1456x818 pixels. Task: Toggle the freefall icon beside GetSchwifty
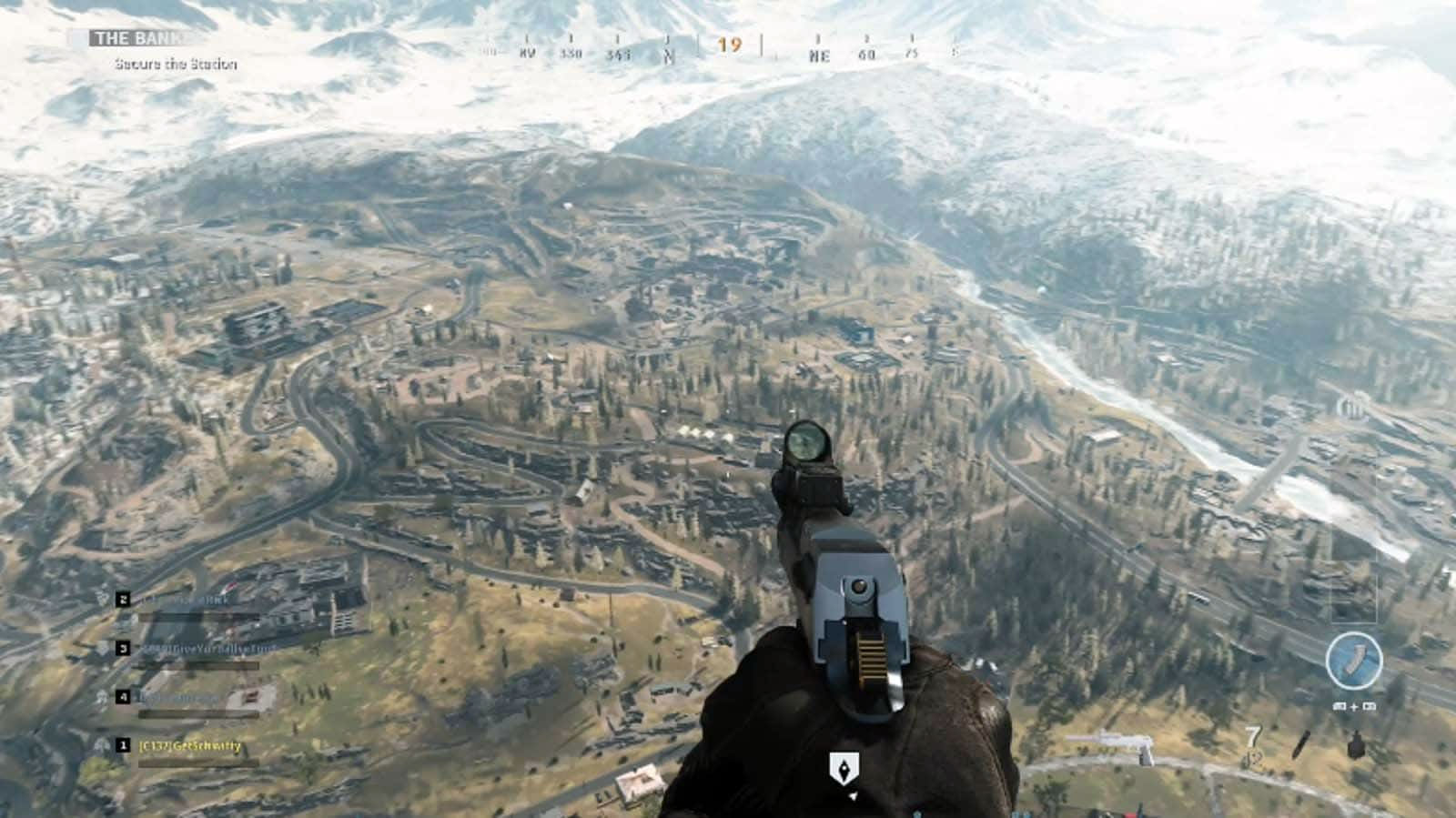pyautogui.click(x=100, y=744)
